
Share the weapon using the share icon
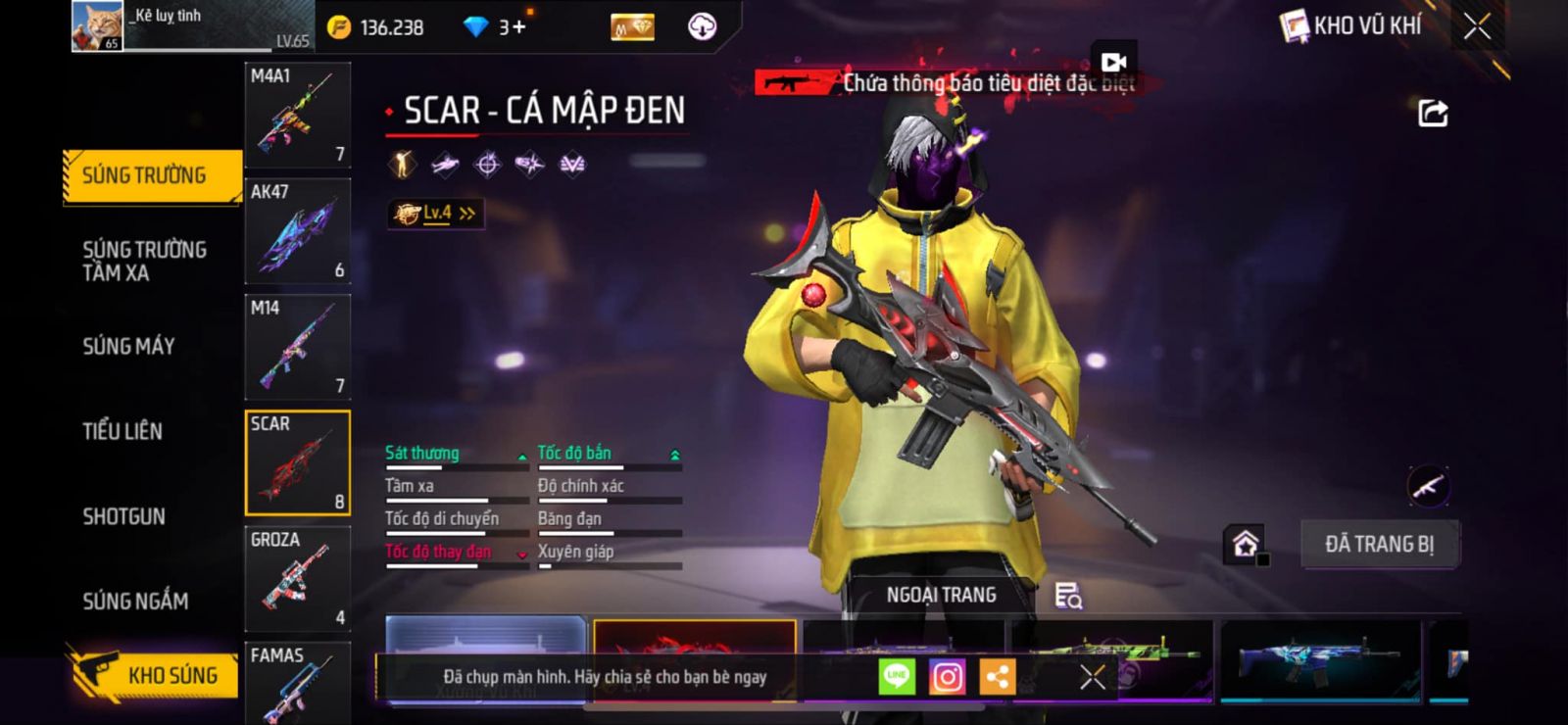1432,114
